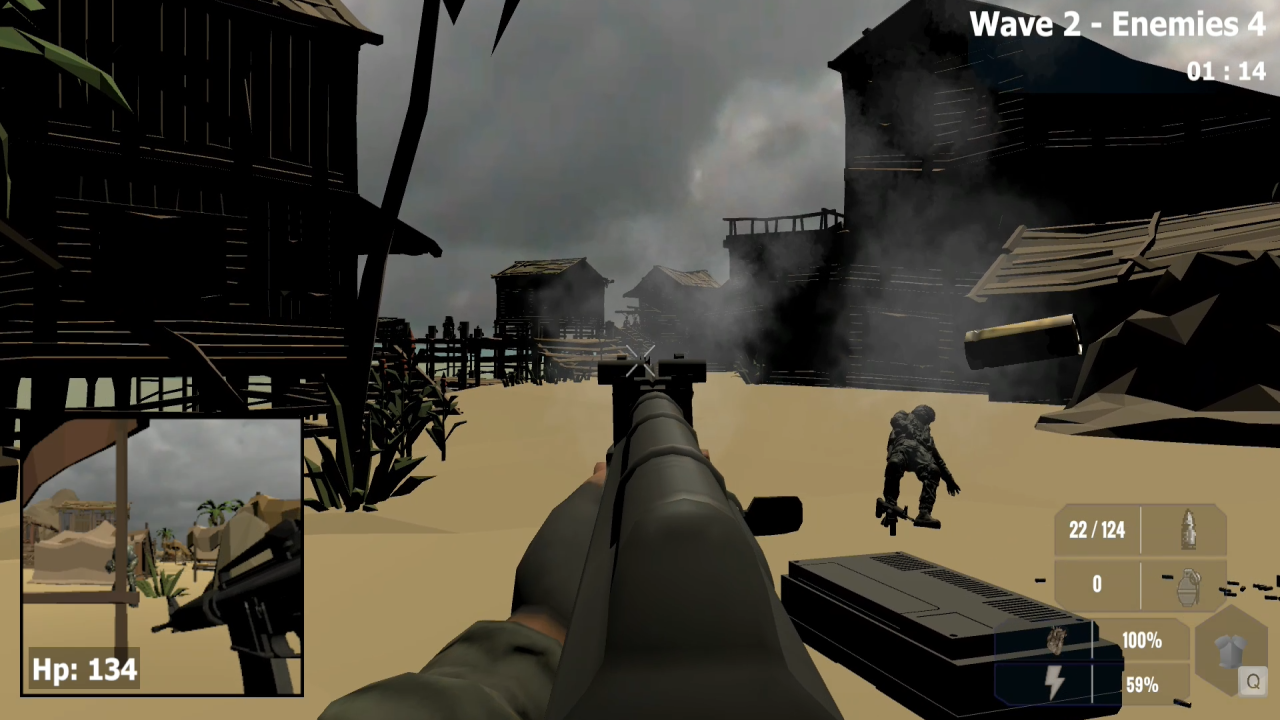Toggle the Hp: 134 health label
The width and height of the screenshot is (1280, 720).
coord(83,670)
